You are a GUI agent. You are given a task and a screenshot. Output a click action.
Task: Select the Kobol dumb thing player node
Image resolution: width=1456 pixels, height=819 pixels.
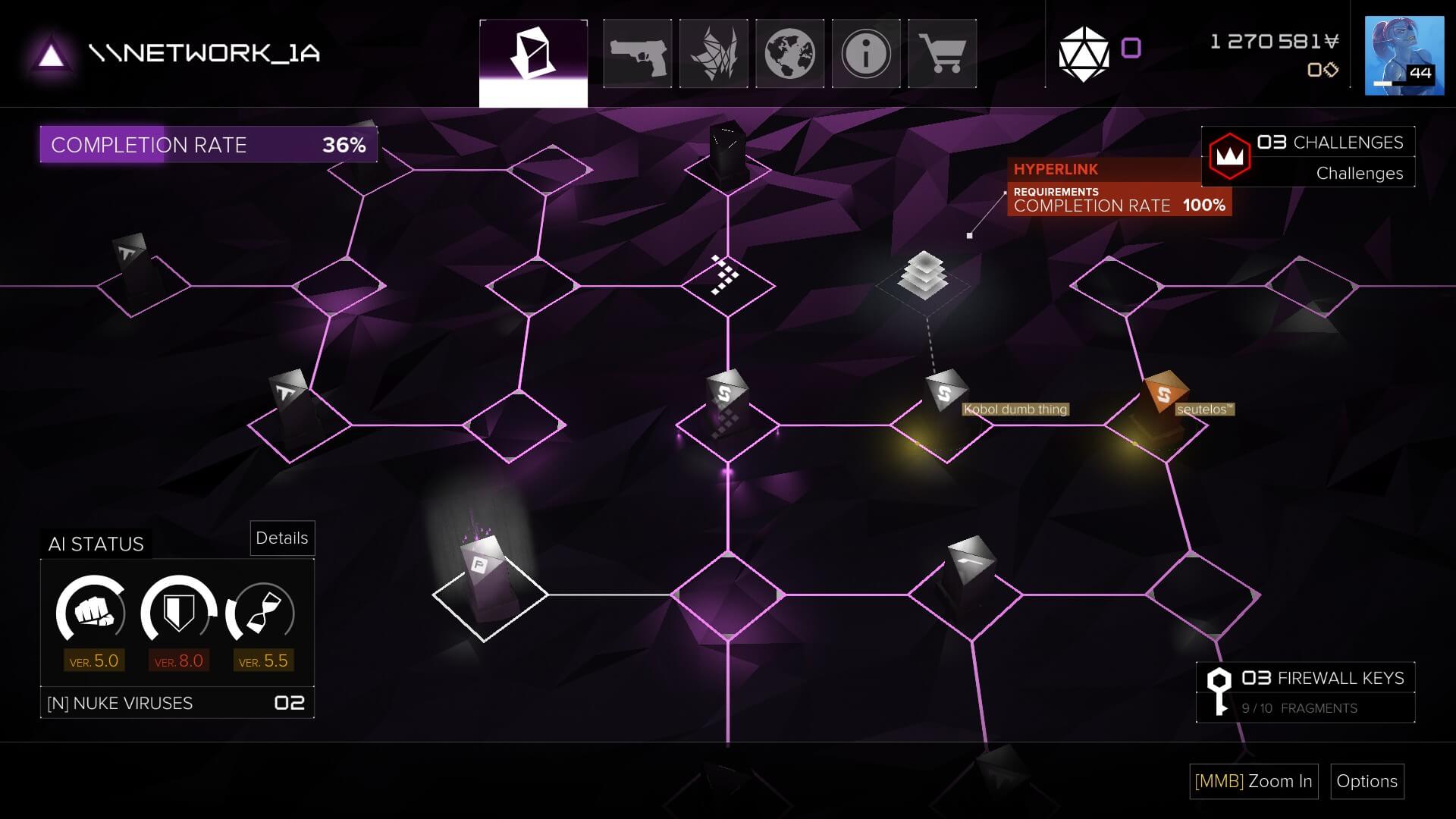coord(945,393)
